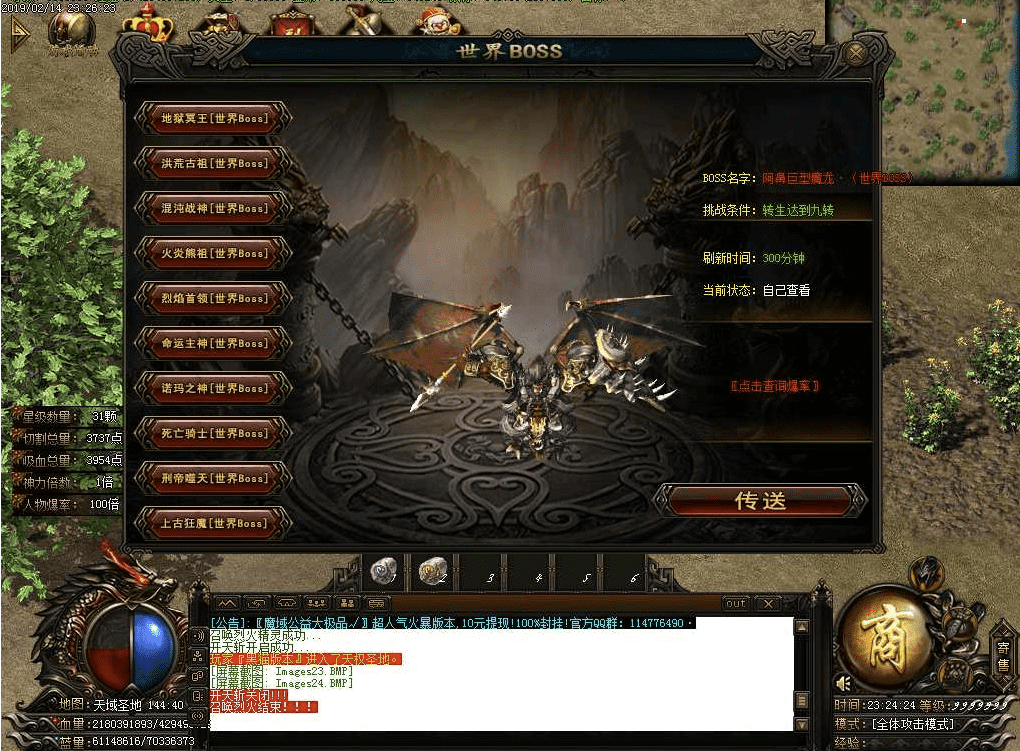Viewport: 1020px width, 751px height.
Task: Pick the 死亡骑士 boss button
Action: [x=214, y=433]
